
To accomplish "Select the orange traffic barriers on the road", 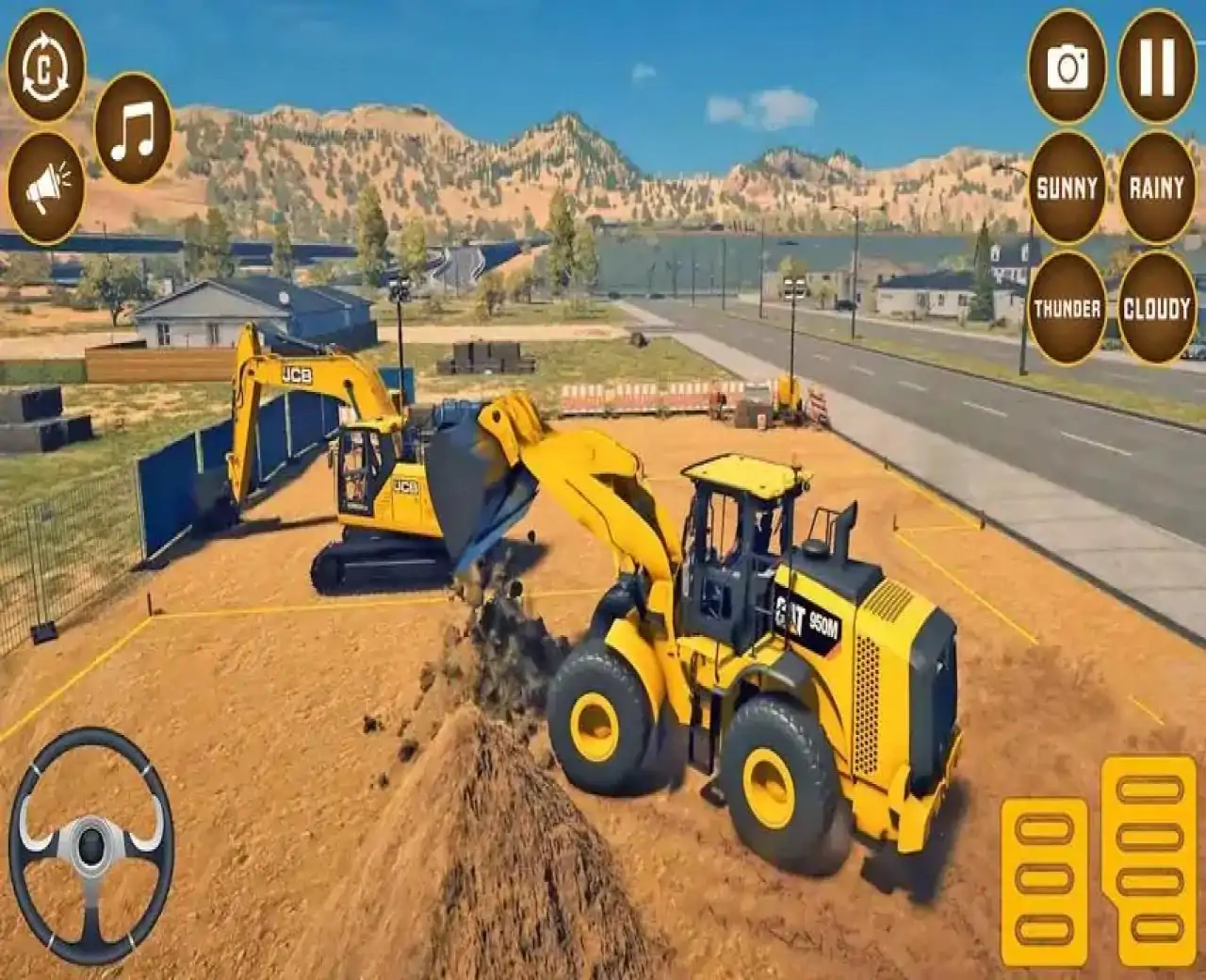I will tap(641, 396).
